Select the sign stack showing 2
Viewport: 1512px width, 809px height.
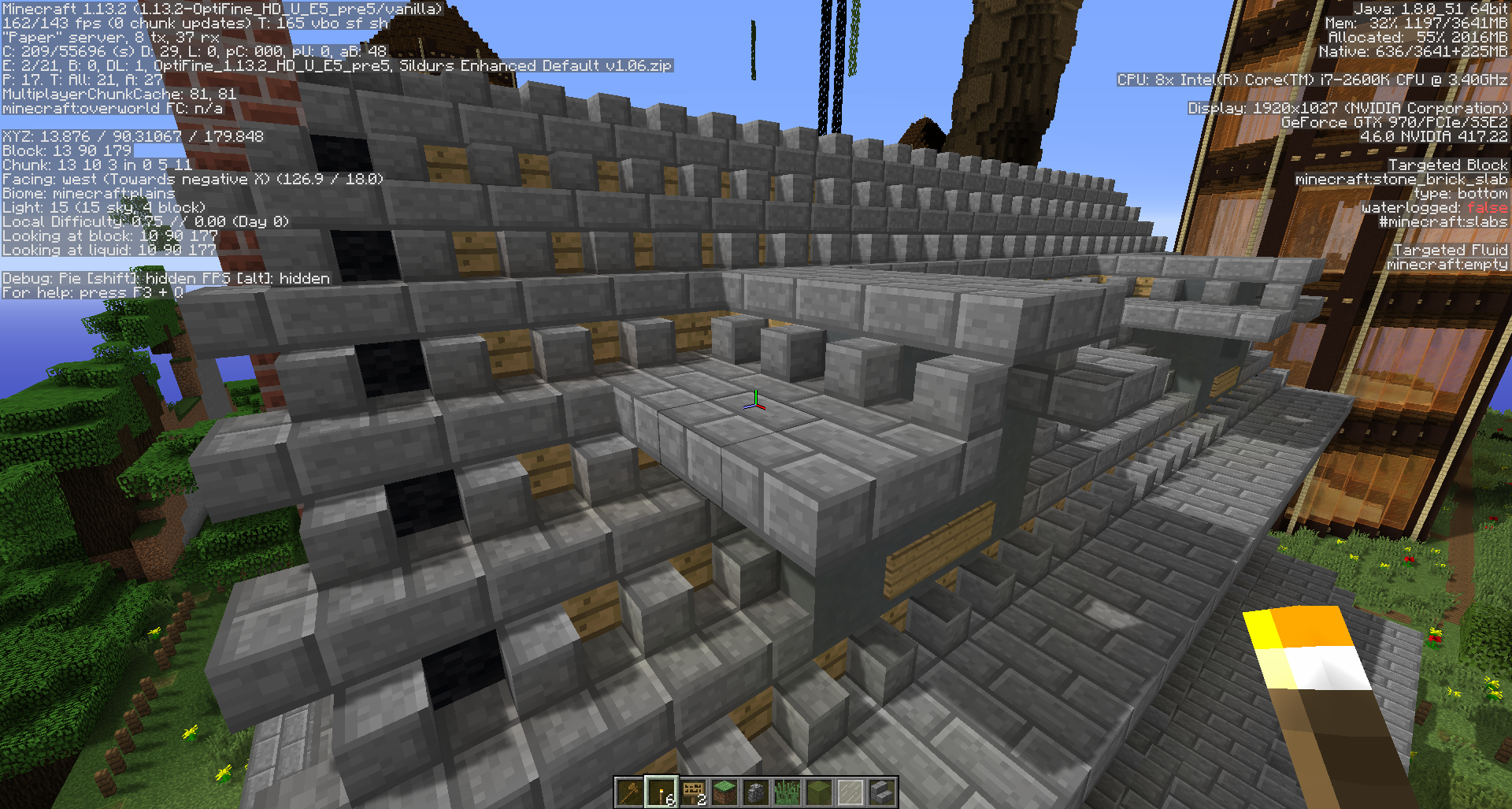point(693,792)
